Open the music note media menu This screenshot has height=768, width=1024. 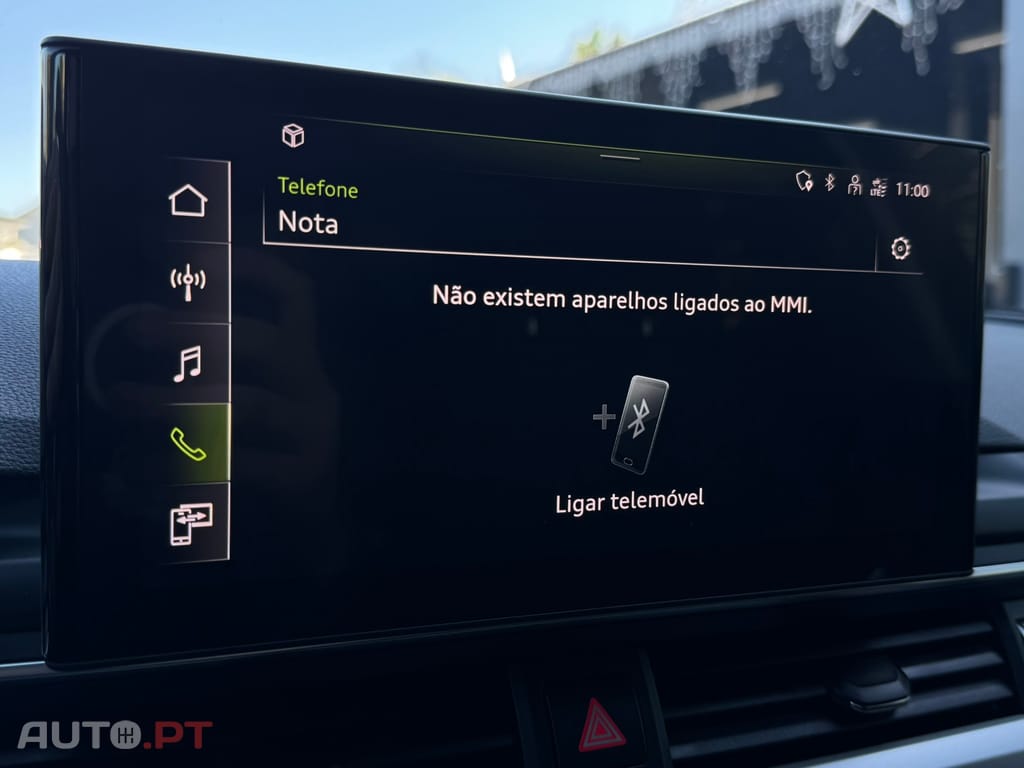(187, 363)
